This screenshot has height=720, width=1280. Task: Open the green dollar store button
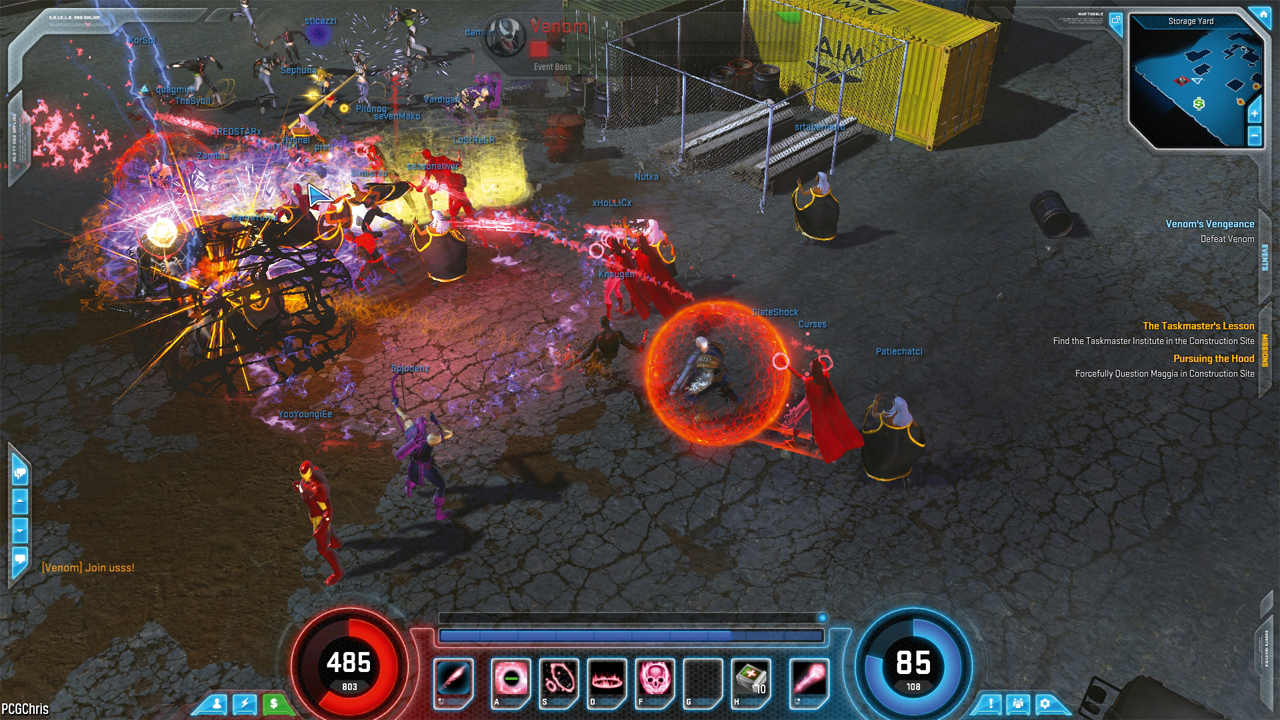(x=275, y=704)
